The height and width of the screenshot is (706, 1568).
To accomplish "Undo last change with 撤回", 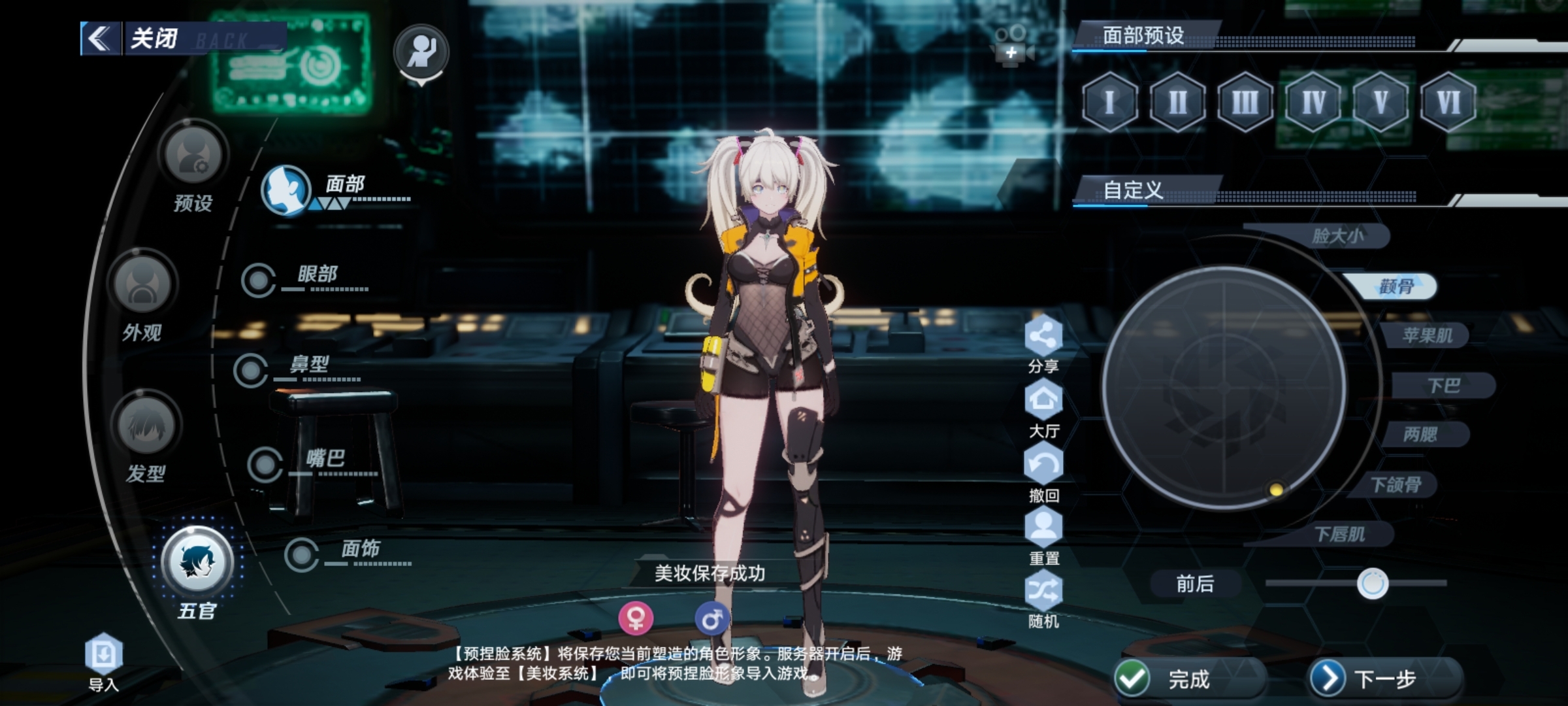I will pyautogui.click(x=1043, y=465).
